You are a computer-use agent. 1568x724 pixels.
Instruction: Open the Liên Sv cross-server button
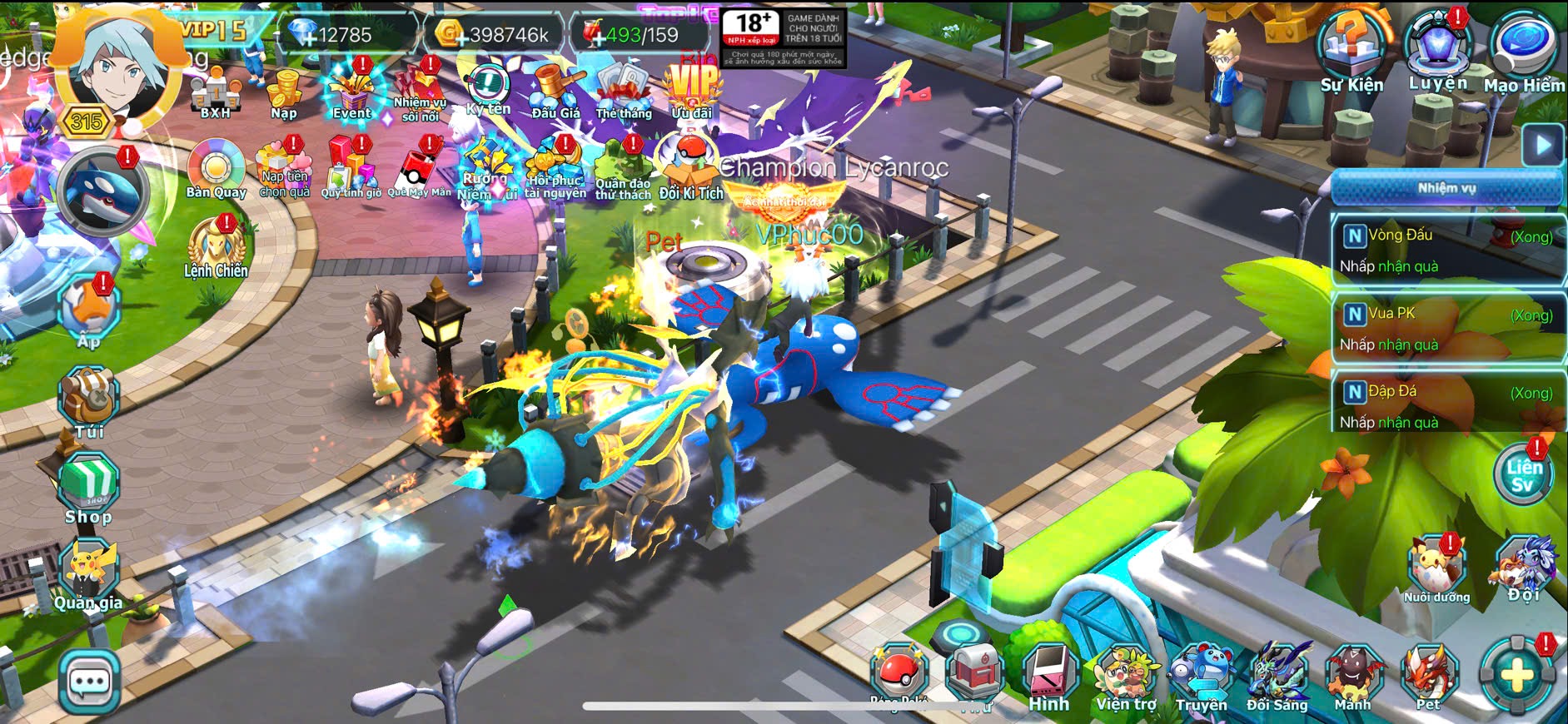1523,474
